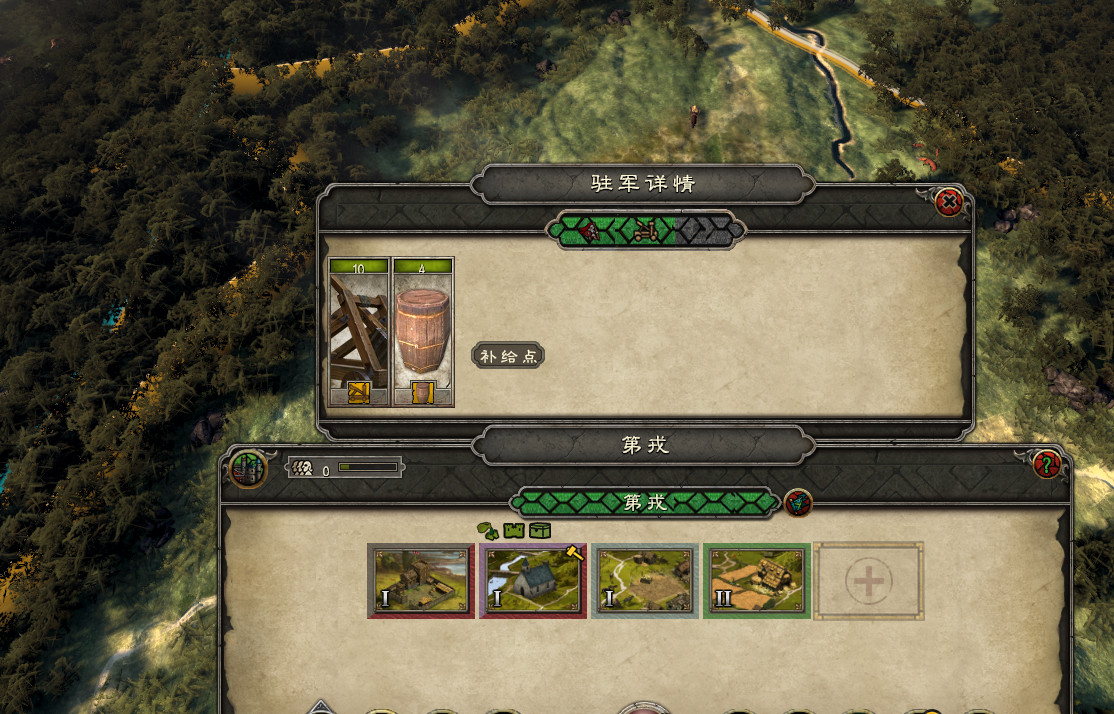Select the wooden barrel supply unit card
The height and width of the screenshot is (714, 1114).
tap(423, 333)
